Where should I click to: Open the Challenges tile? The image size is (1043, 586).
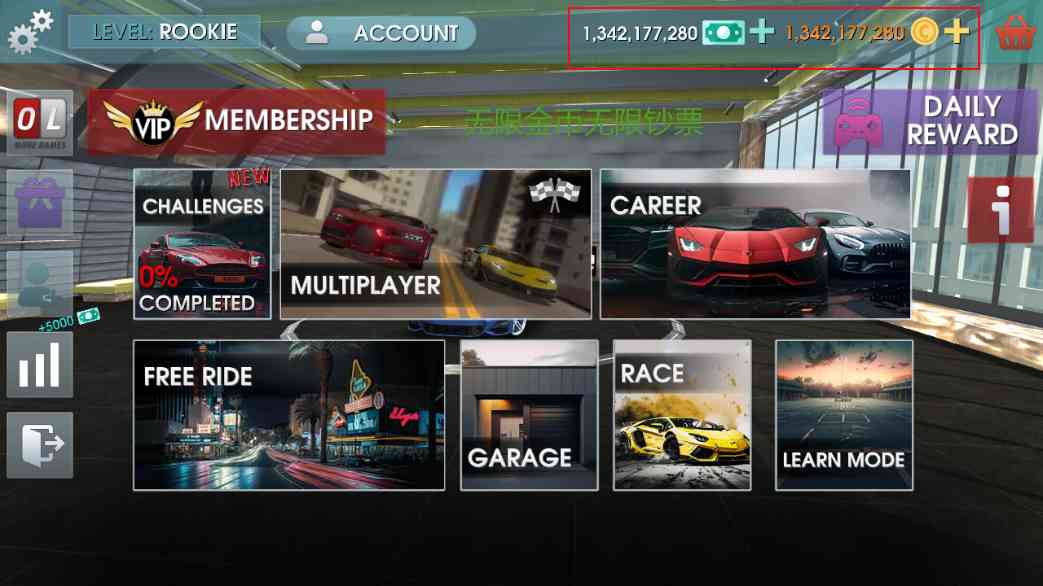[202, 244]
